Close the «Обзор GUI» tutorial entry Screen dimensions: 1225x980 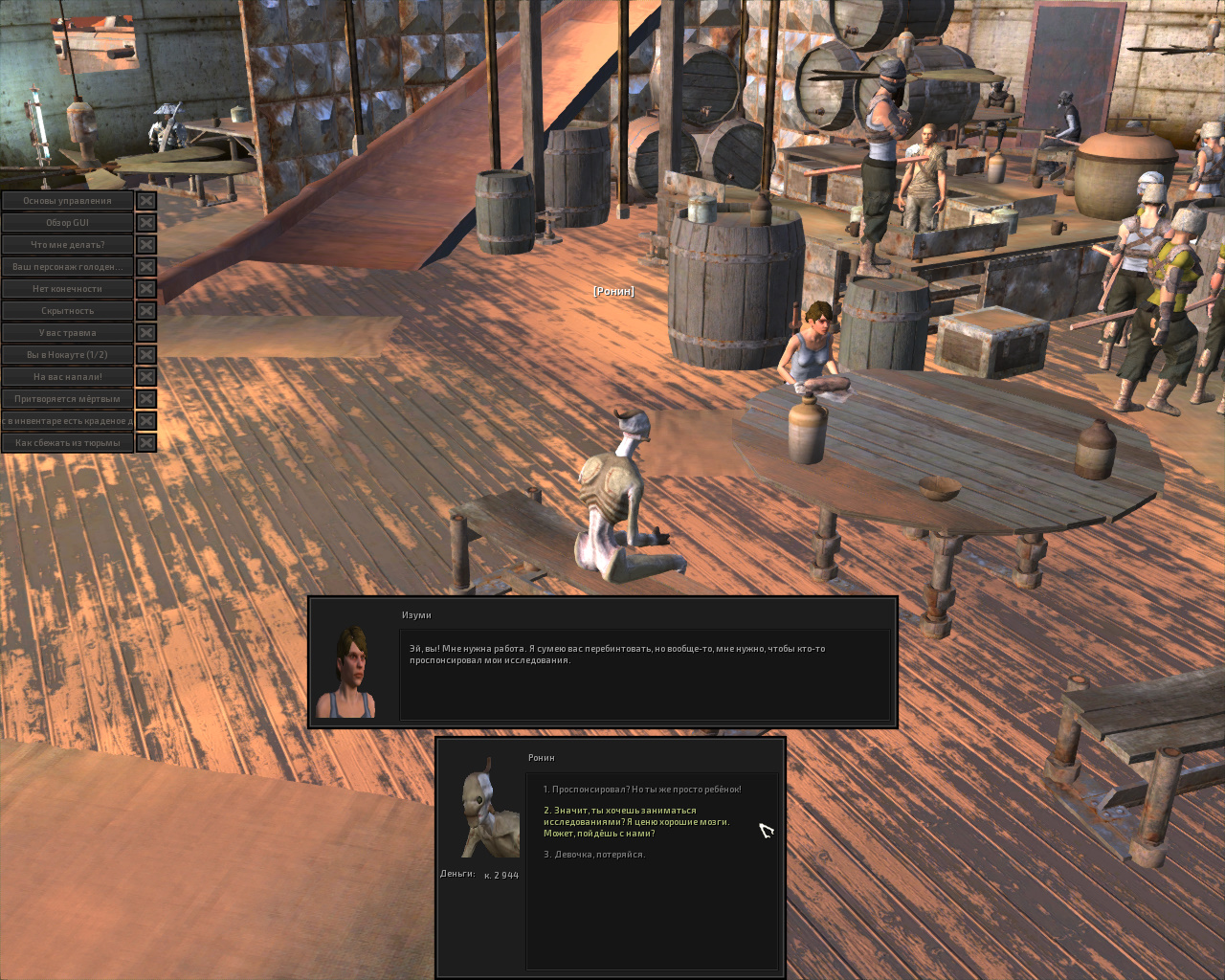[146, 223]
